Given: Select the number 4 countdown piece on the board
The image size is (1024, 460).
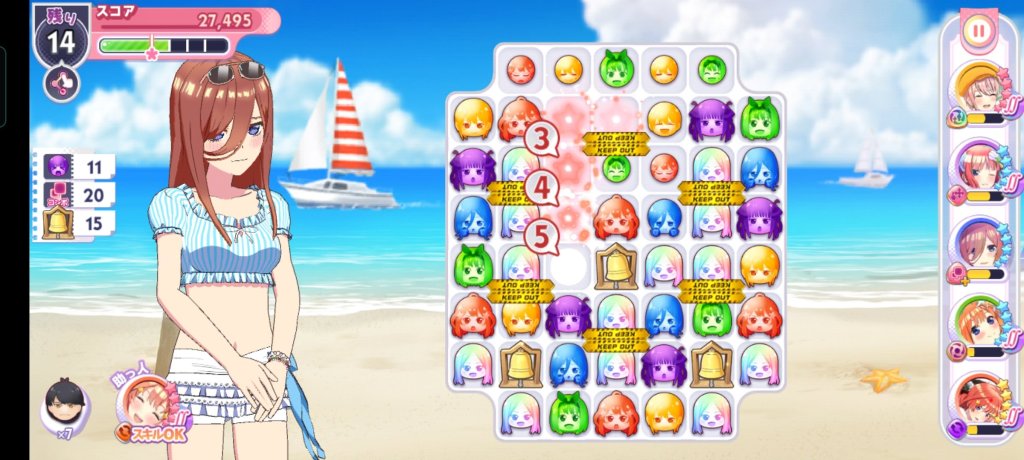Looking at the screenshot, I should point(542,187).
